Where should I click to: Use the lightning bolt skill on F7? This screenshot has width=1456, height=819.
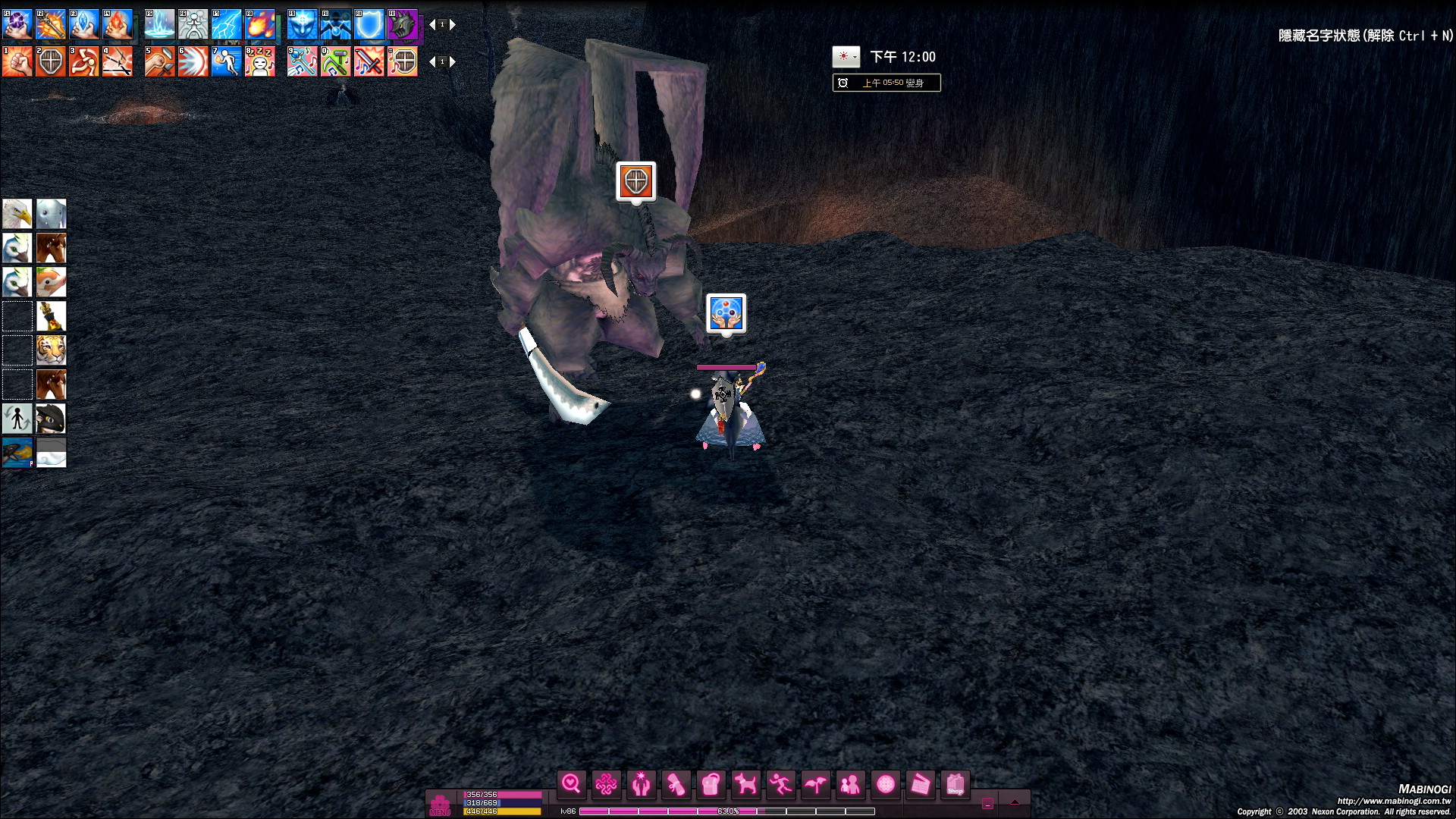(227, 25)
